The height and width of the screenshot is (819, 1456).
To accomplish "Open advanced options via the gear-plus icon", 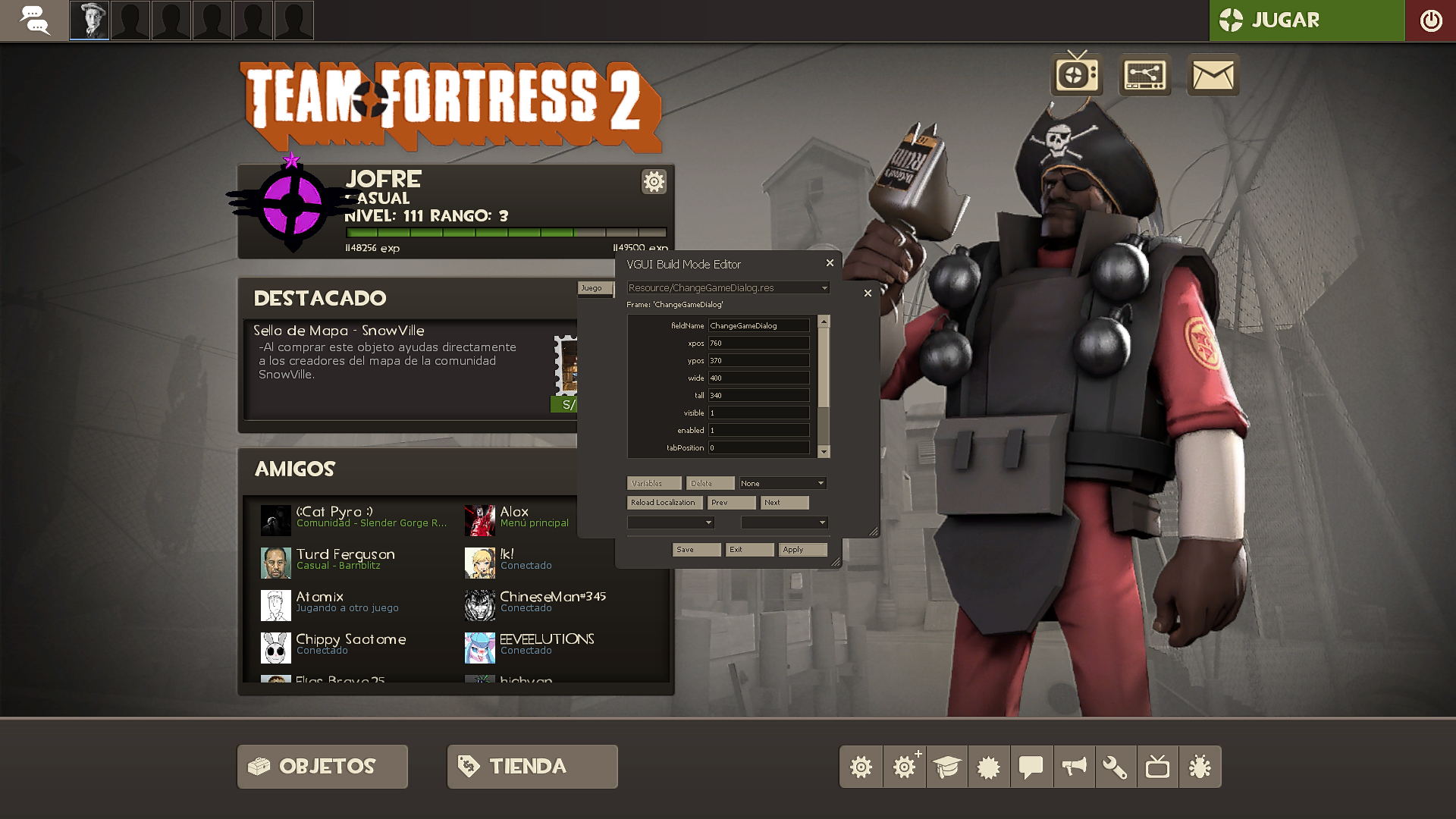I will click(904, 767).
